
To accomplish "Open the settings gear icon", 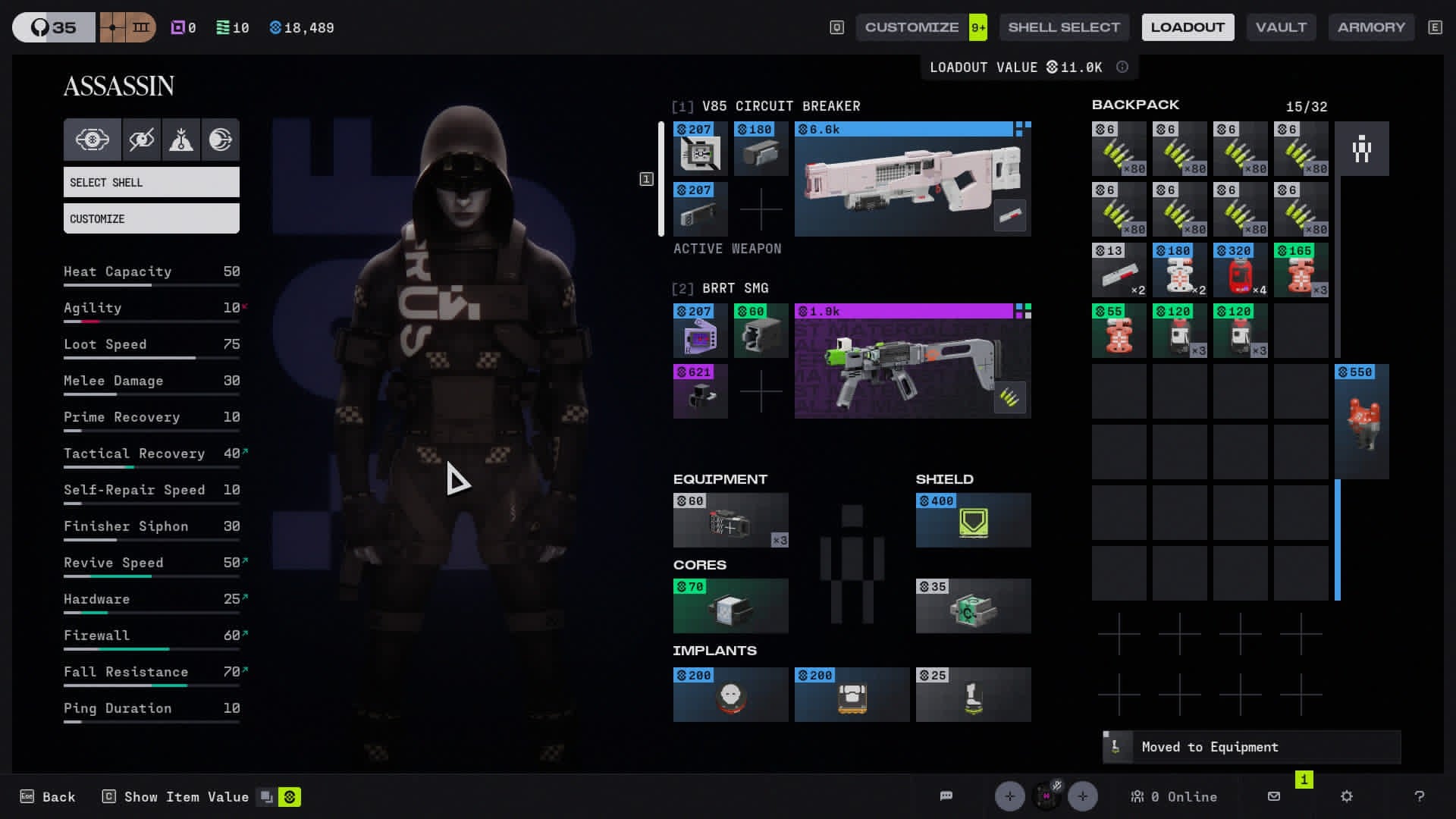I will [1347, 796].
